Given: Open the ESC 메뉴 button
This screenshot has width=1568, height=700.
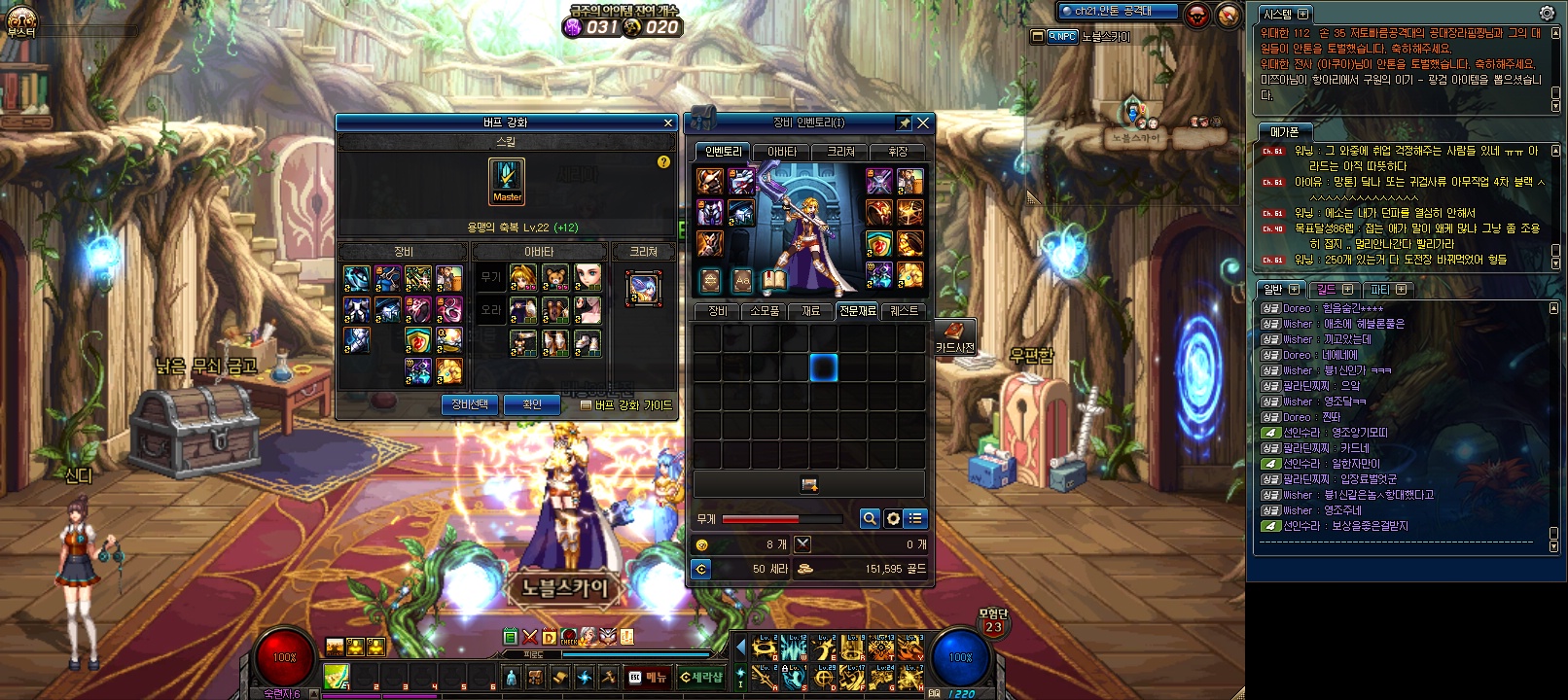Looking at the screenshot, I should tap(649, 677).
